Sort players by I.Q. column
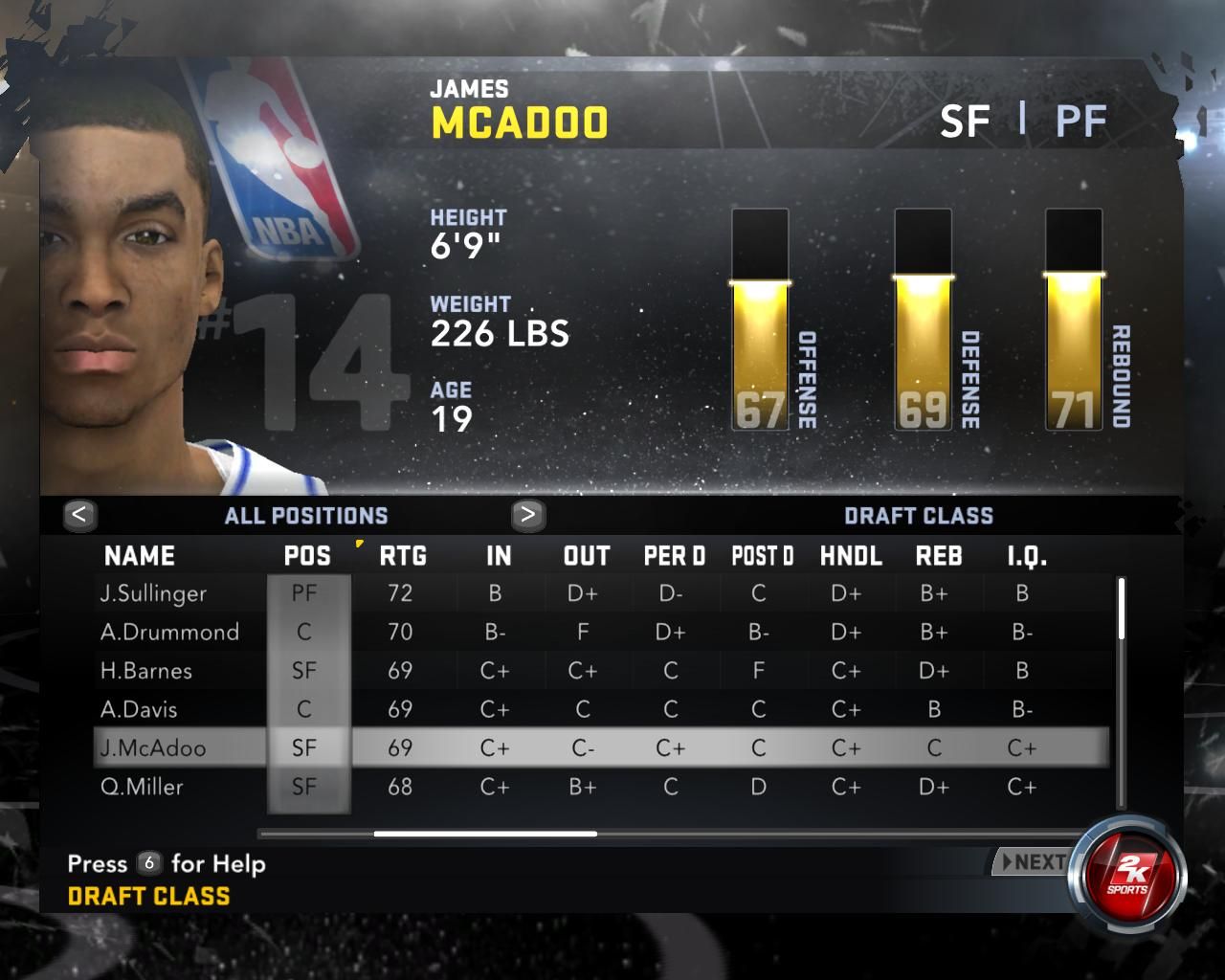Image resolution: width=1225 pixels, height=980 pixels. [1027, 556]
